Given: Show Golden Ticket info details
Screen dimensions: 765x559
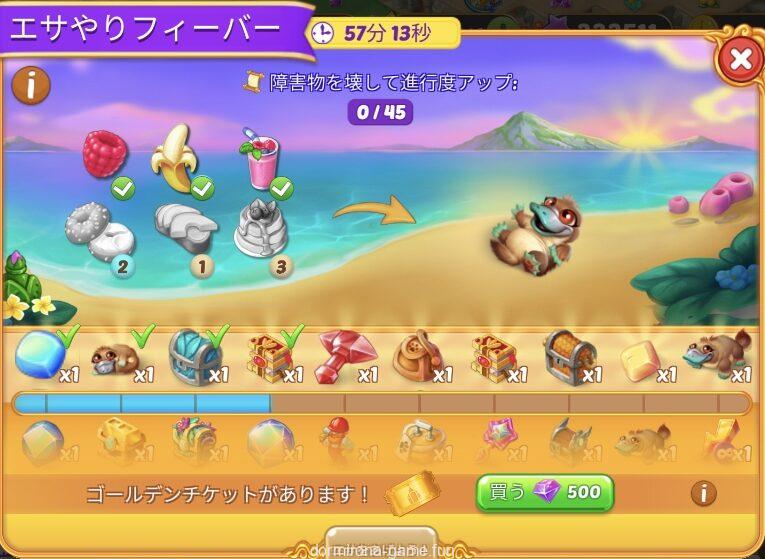Looking at the screenshot, I should click(x=704, y=492).
